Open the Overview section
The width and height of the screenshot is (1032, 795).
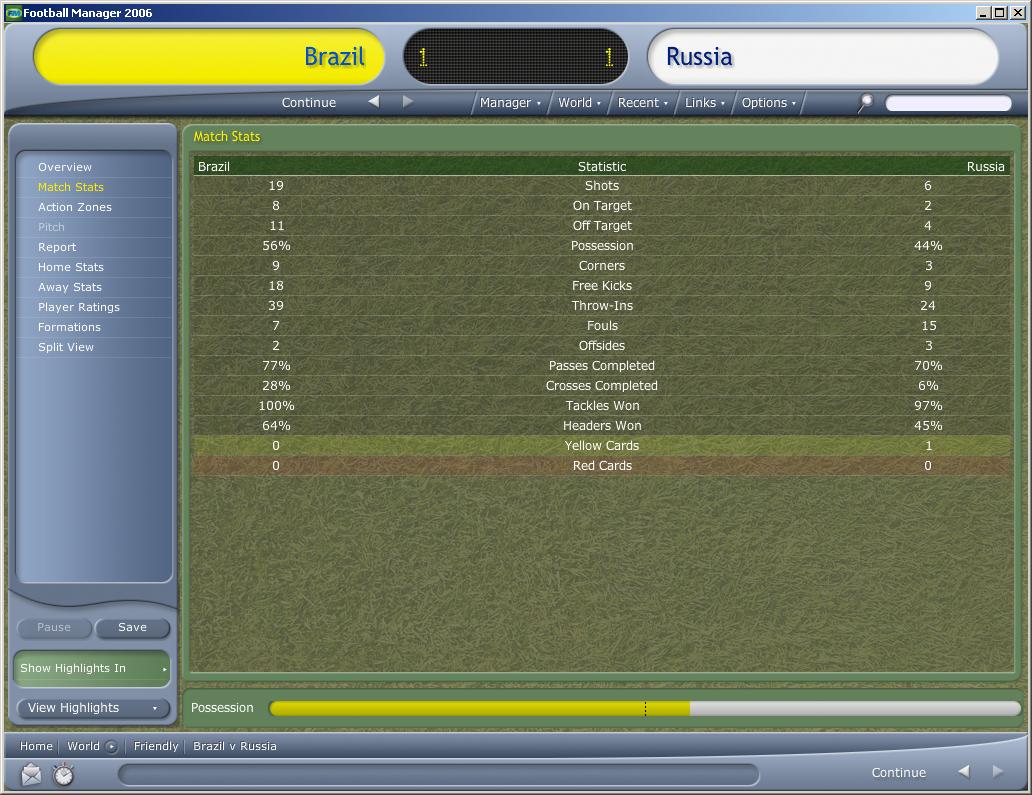pos(65,167)
